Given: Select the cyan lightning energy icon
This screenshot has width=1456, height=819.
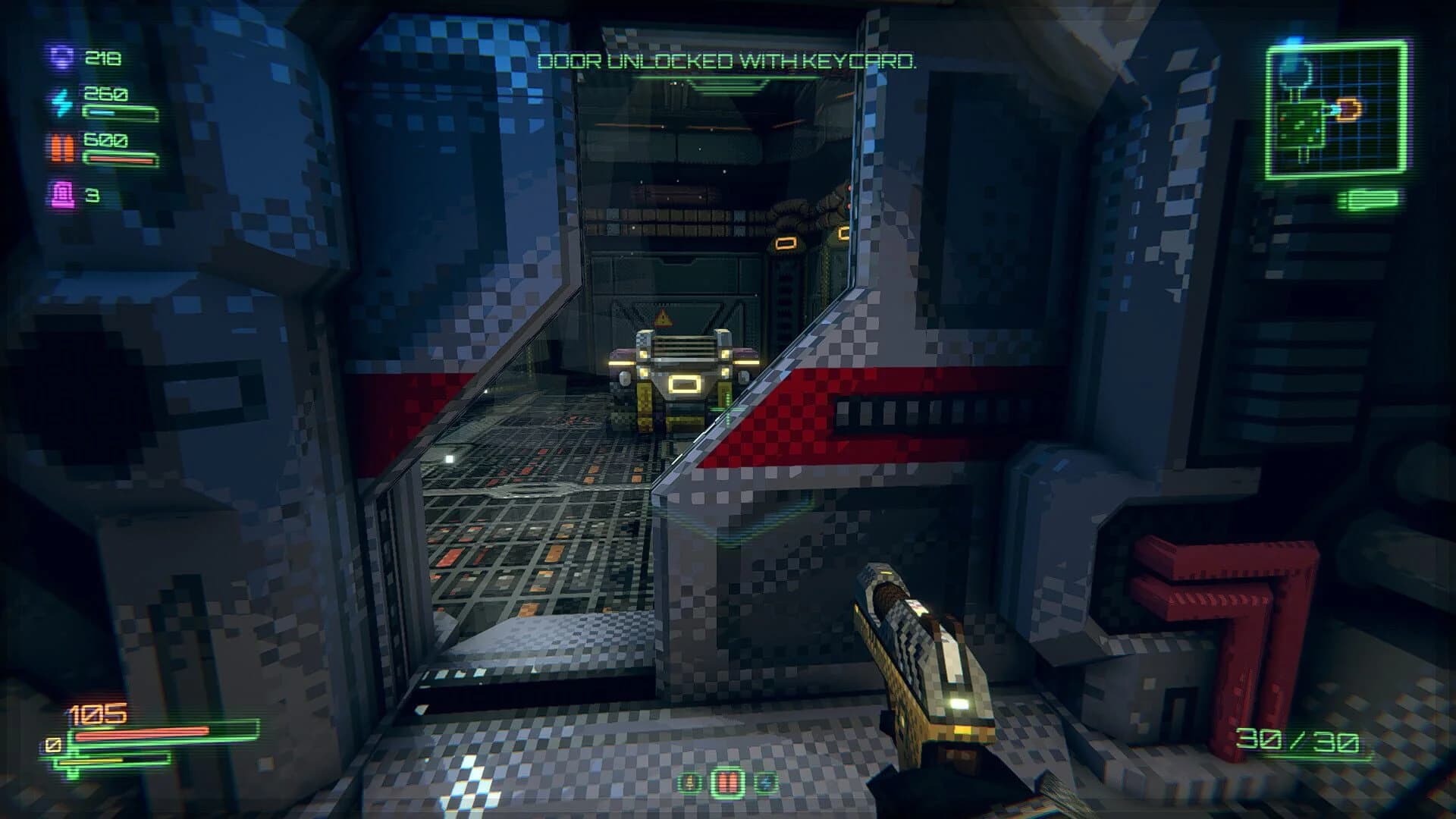Looking at the screenshot, I should 62,102.
